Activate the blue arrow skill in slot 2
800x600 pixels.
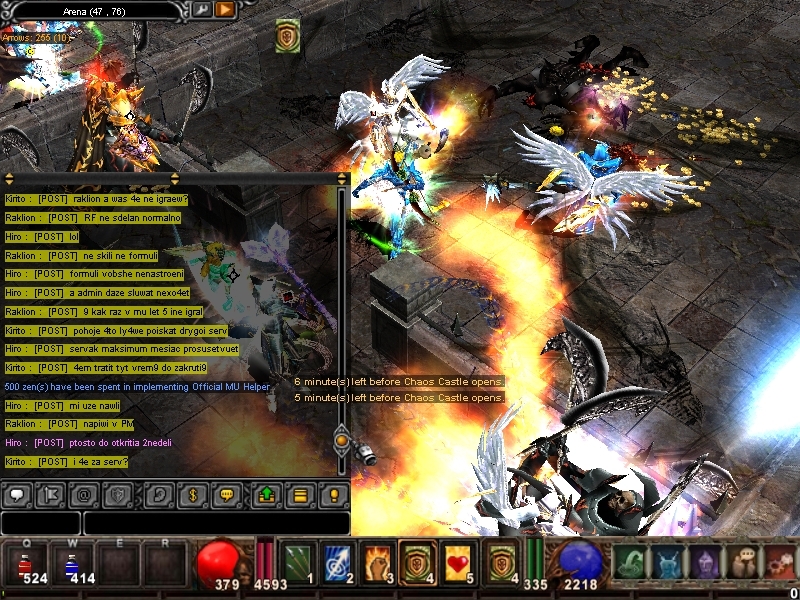point(336,563)
